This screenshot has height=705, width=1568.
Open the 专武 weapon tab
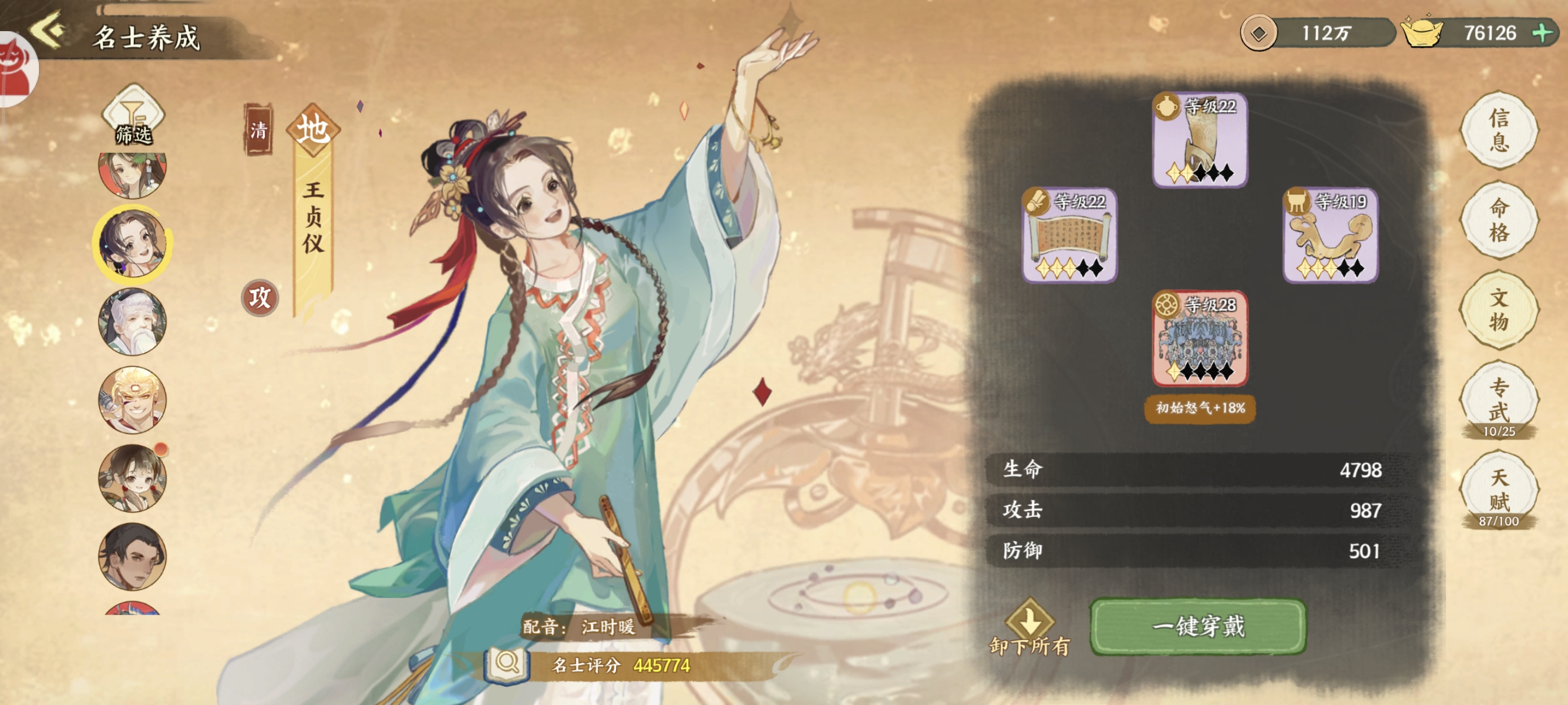click(1499, 399)
